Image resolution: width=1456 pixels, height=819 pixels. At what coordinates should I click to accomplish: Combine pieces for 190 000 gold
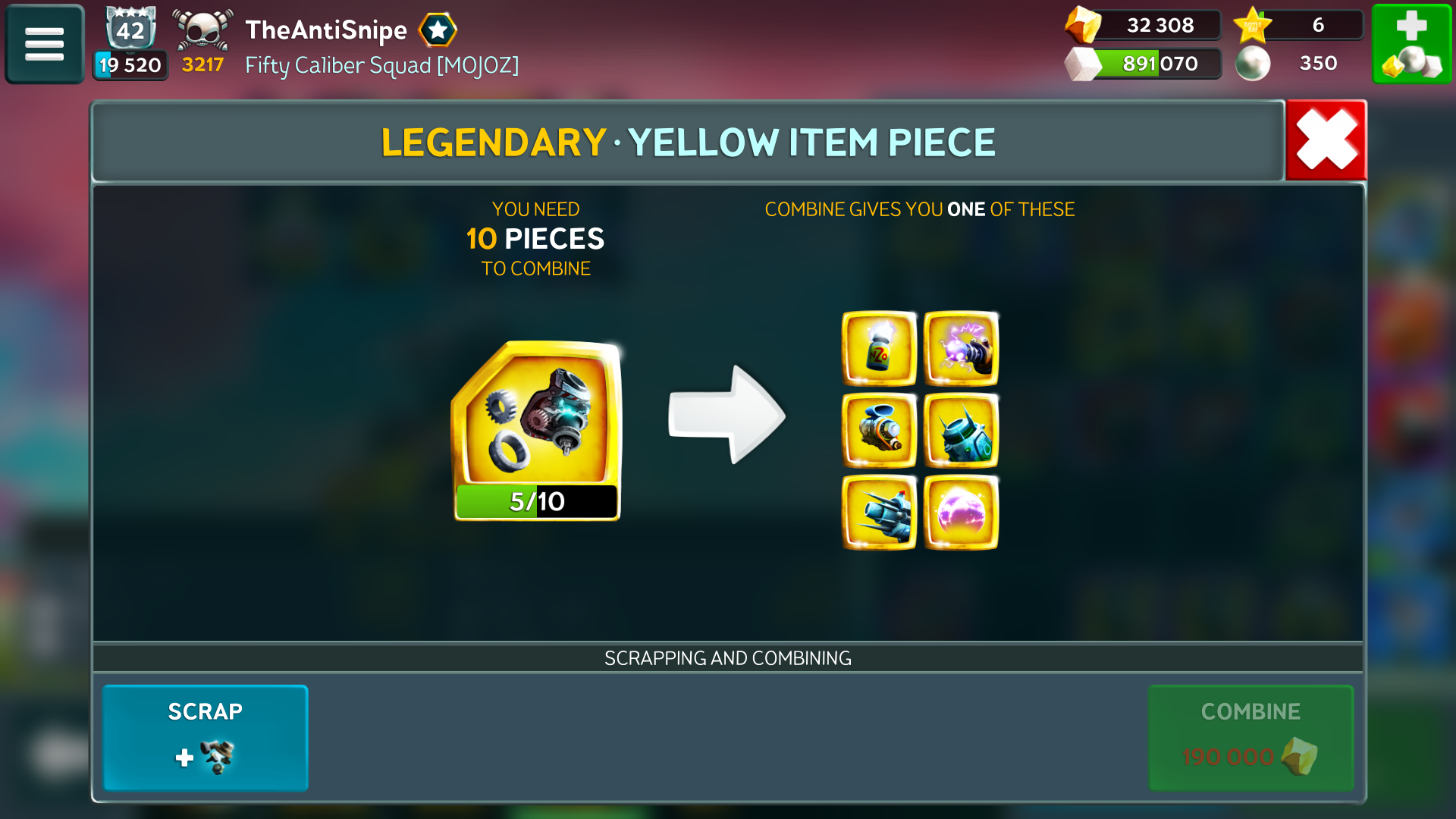(x=1250, y=737)
